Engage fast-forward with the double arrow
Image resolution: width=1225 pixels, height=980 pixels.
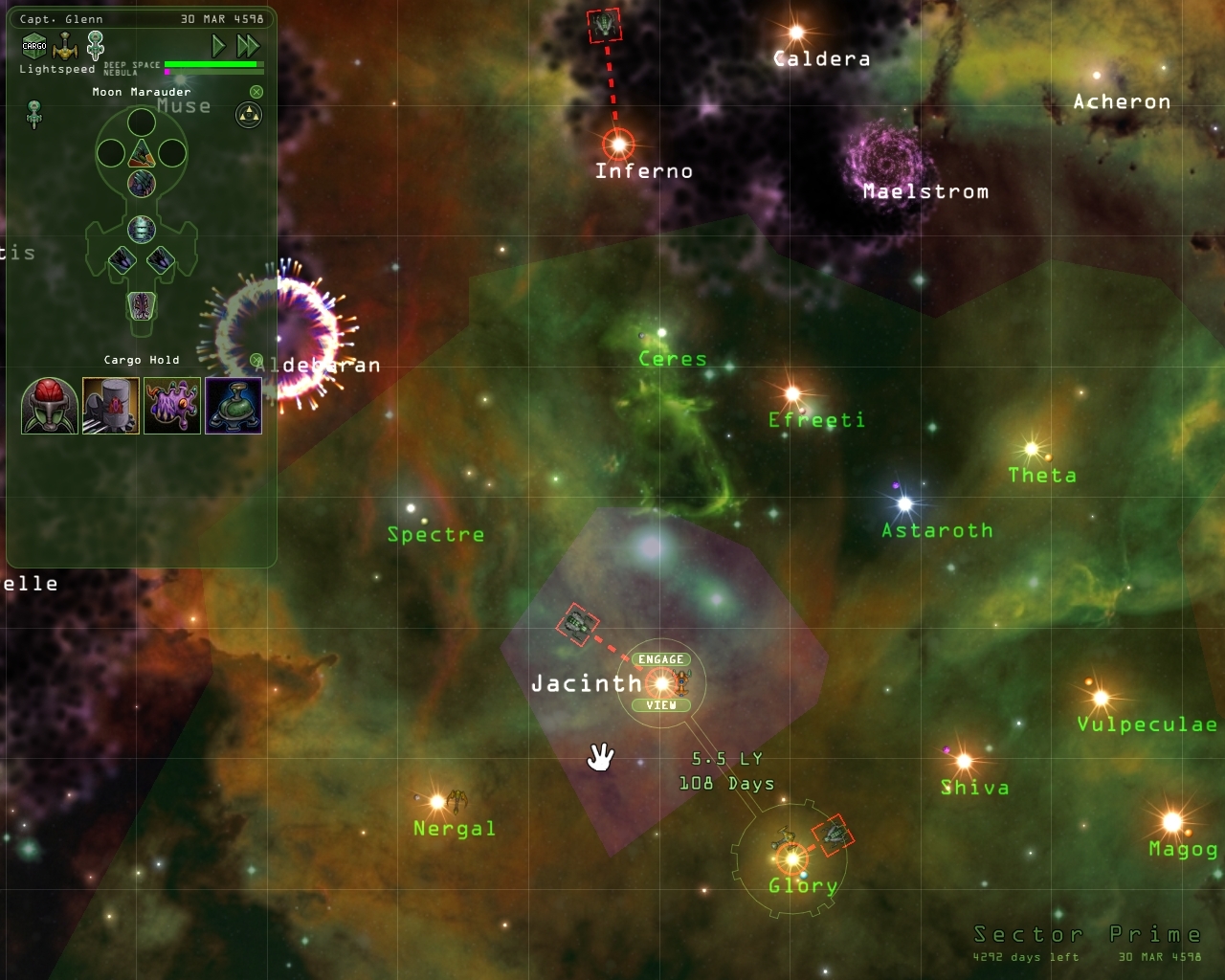(247, 44)
